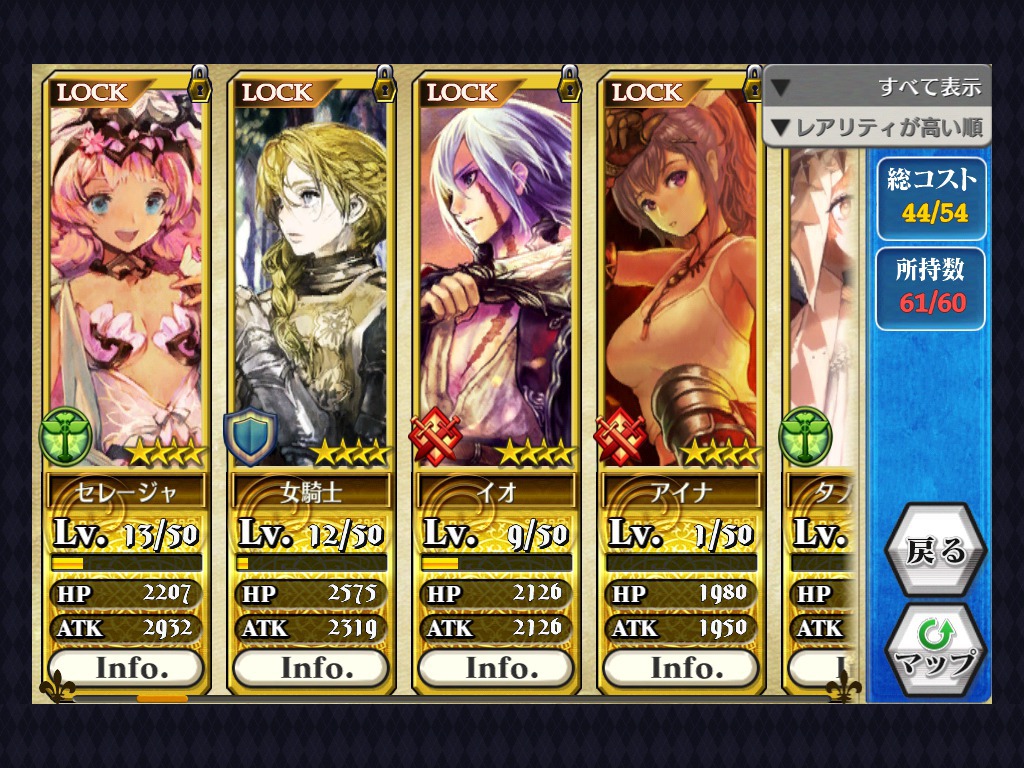The height and width of the screenshot is (768, 1024).
Task: Choose the イオ character card
Action: [495, 280]
